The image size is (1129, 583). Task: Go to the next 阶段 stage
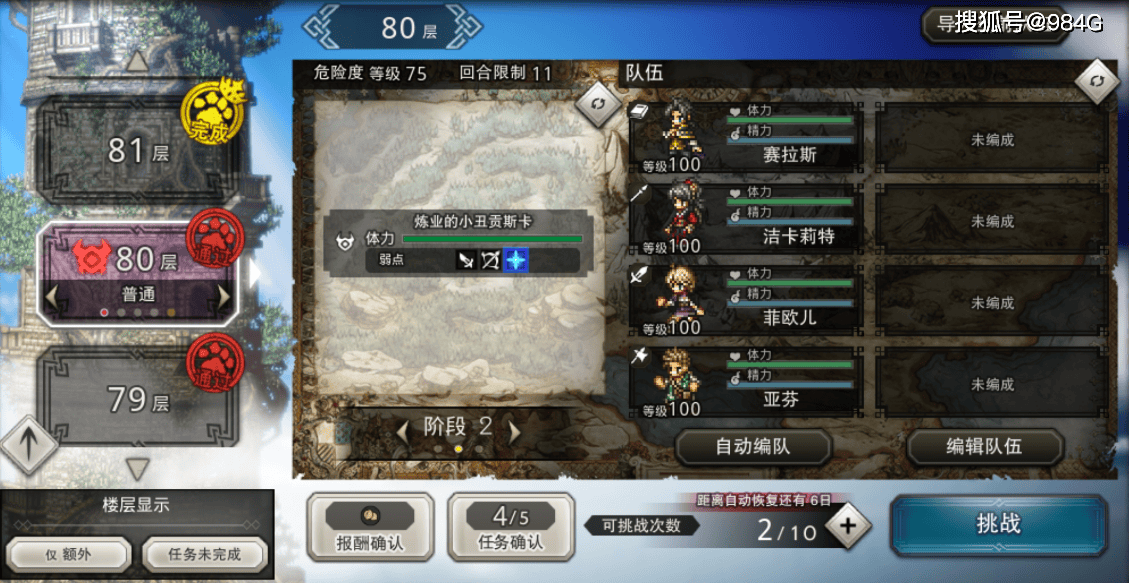514,431
